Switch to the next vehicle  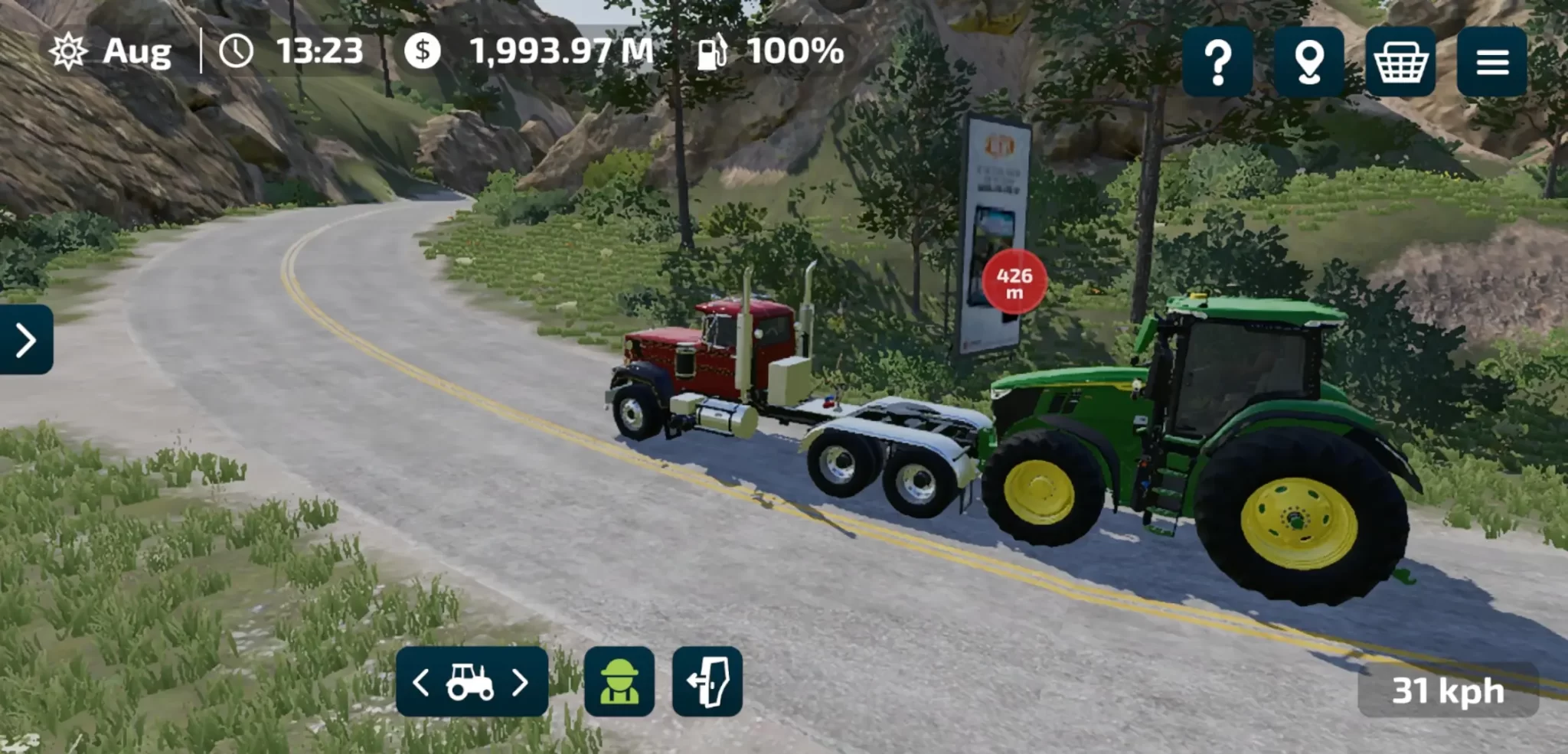click(x=521, y=682)
